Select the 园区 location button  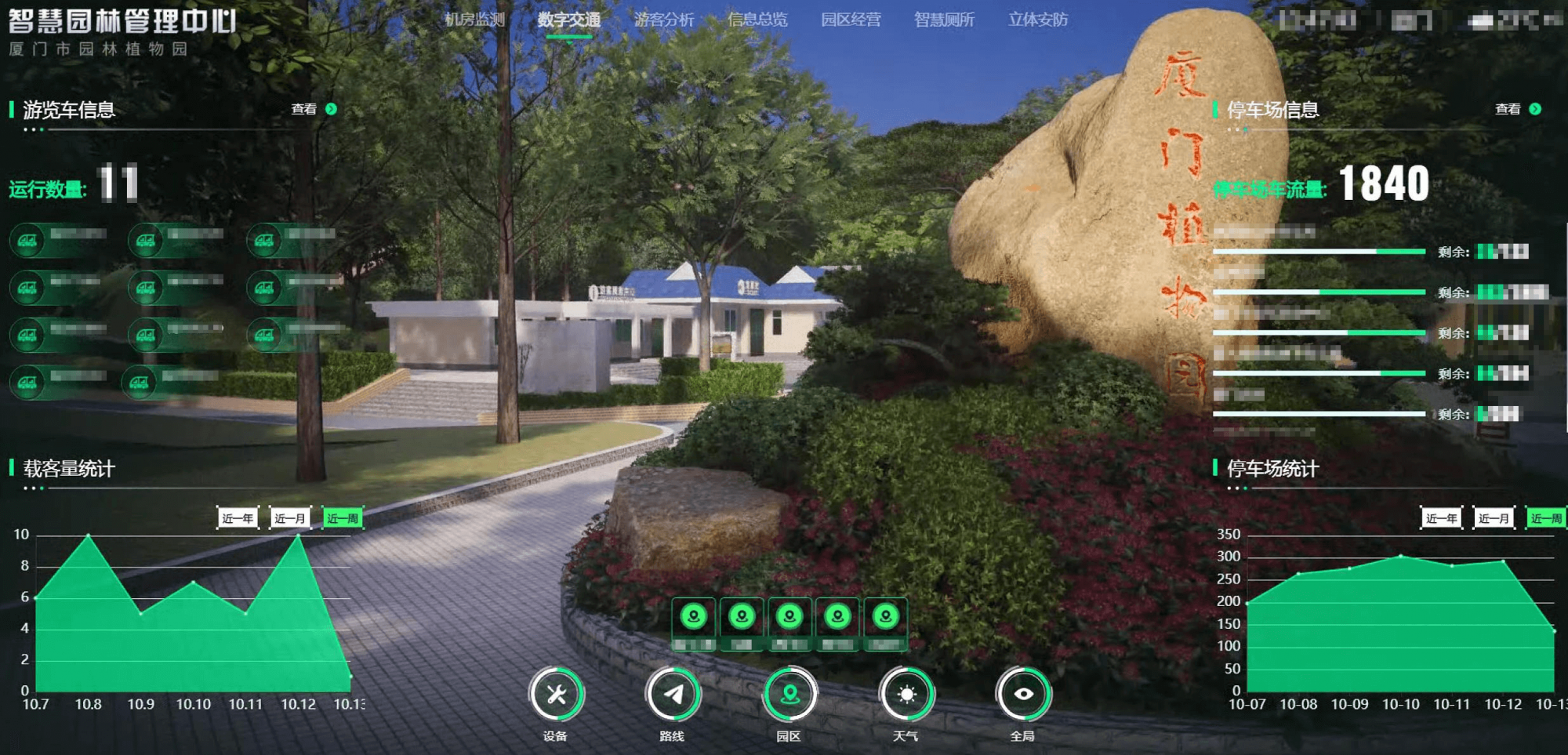(x=789, y=695)
